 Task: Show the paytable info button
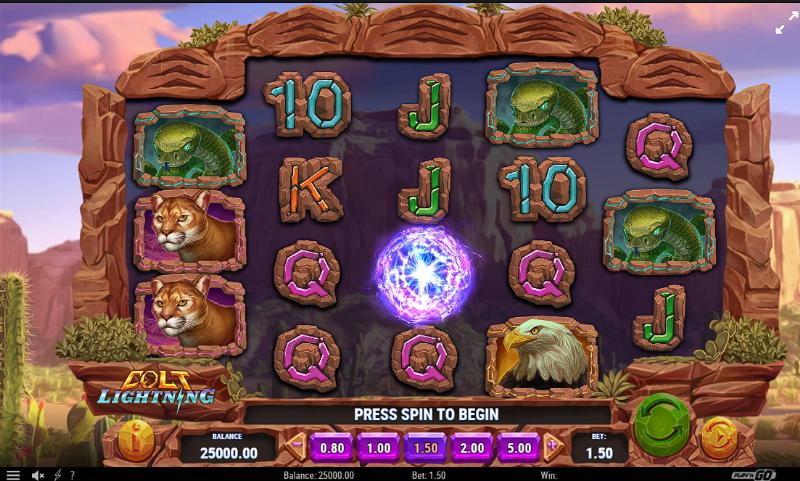tap(135, 439)
